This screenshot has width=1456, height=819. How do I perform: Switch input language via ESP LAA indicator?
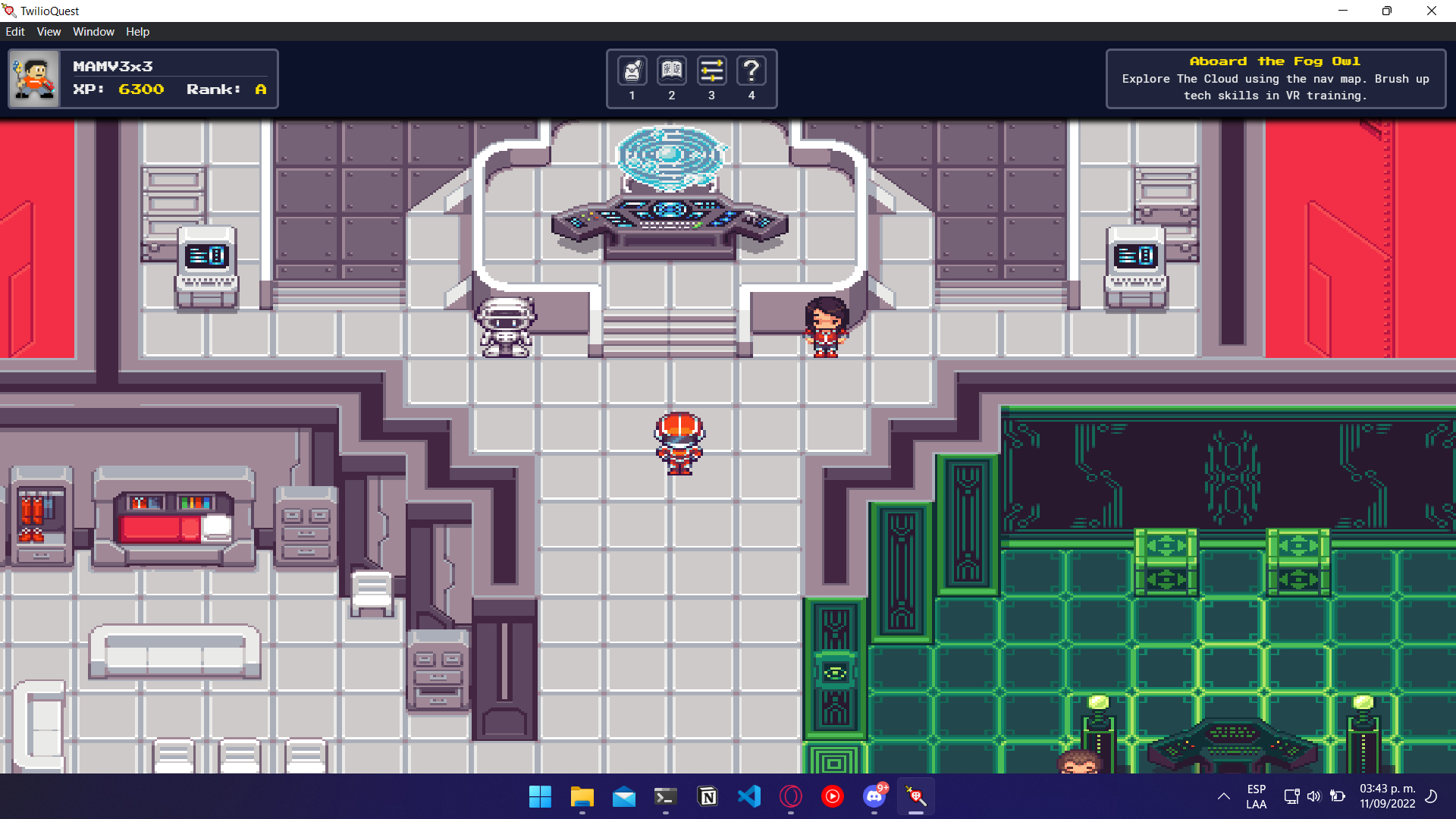point(1255,796)
